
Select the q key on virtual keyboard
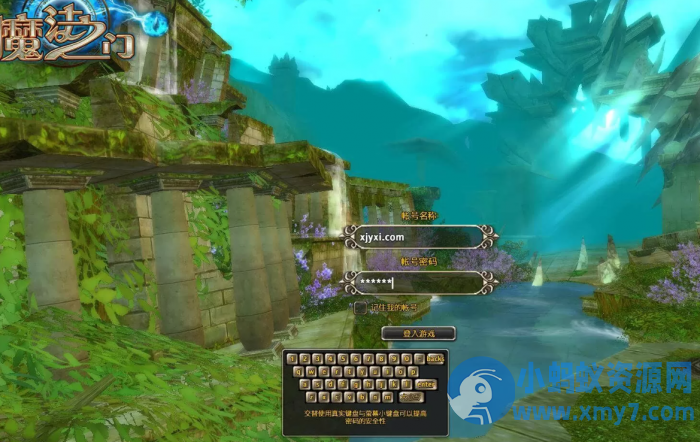(x=298, y=372)
